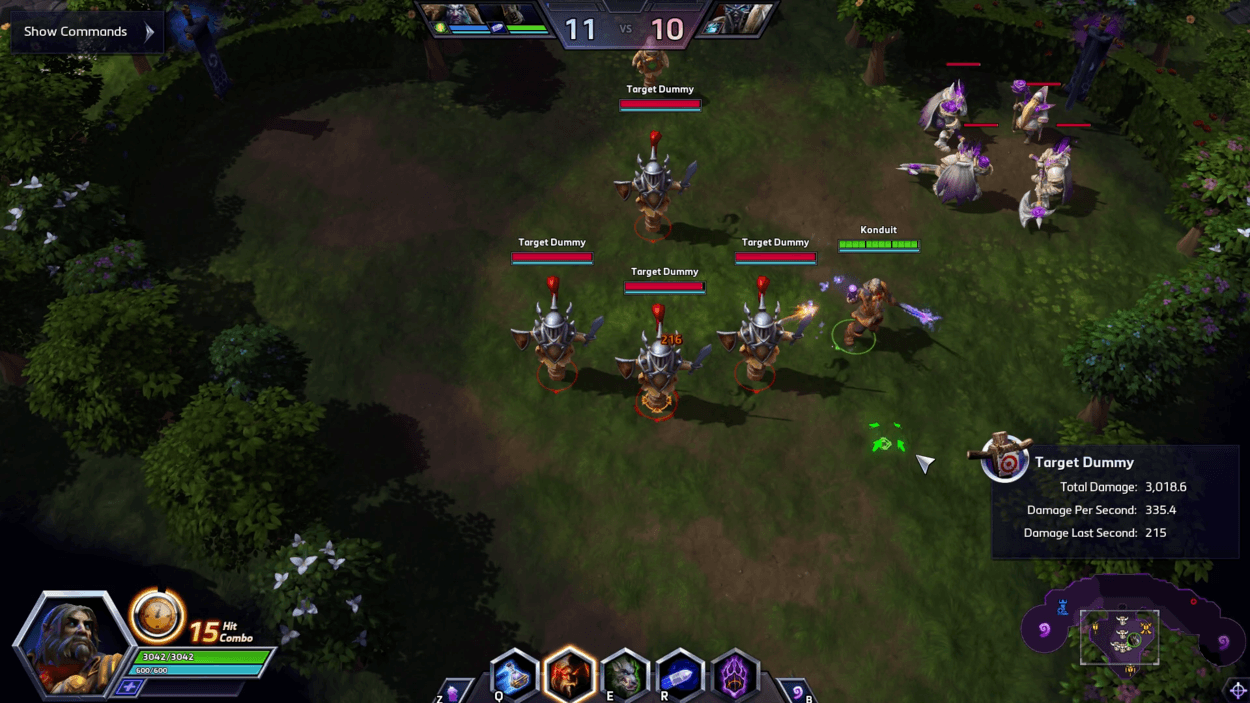The width and height of the screenshot is (1250, 703).
Task: Use the highlighted fiery face ability
Action: [x=569, y=676]
